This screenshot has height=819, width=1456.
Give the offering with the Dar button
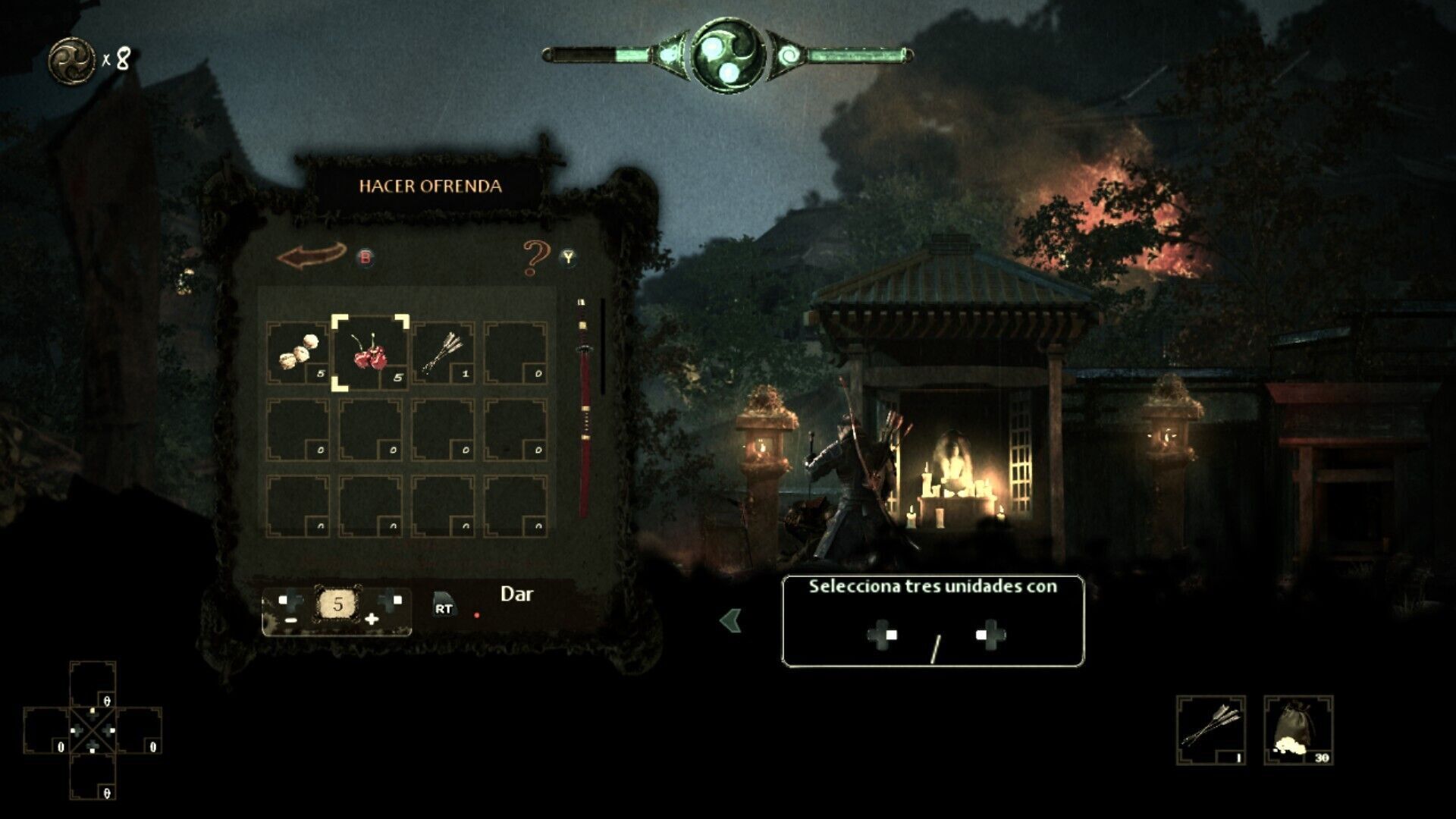[x=516, y=595]
